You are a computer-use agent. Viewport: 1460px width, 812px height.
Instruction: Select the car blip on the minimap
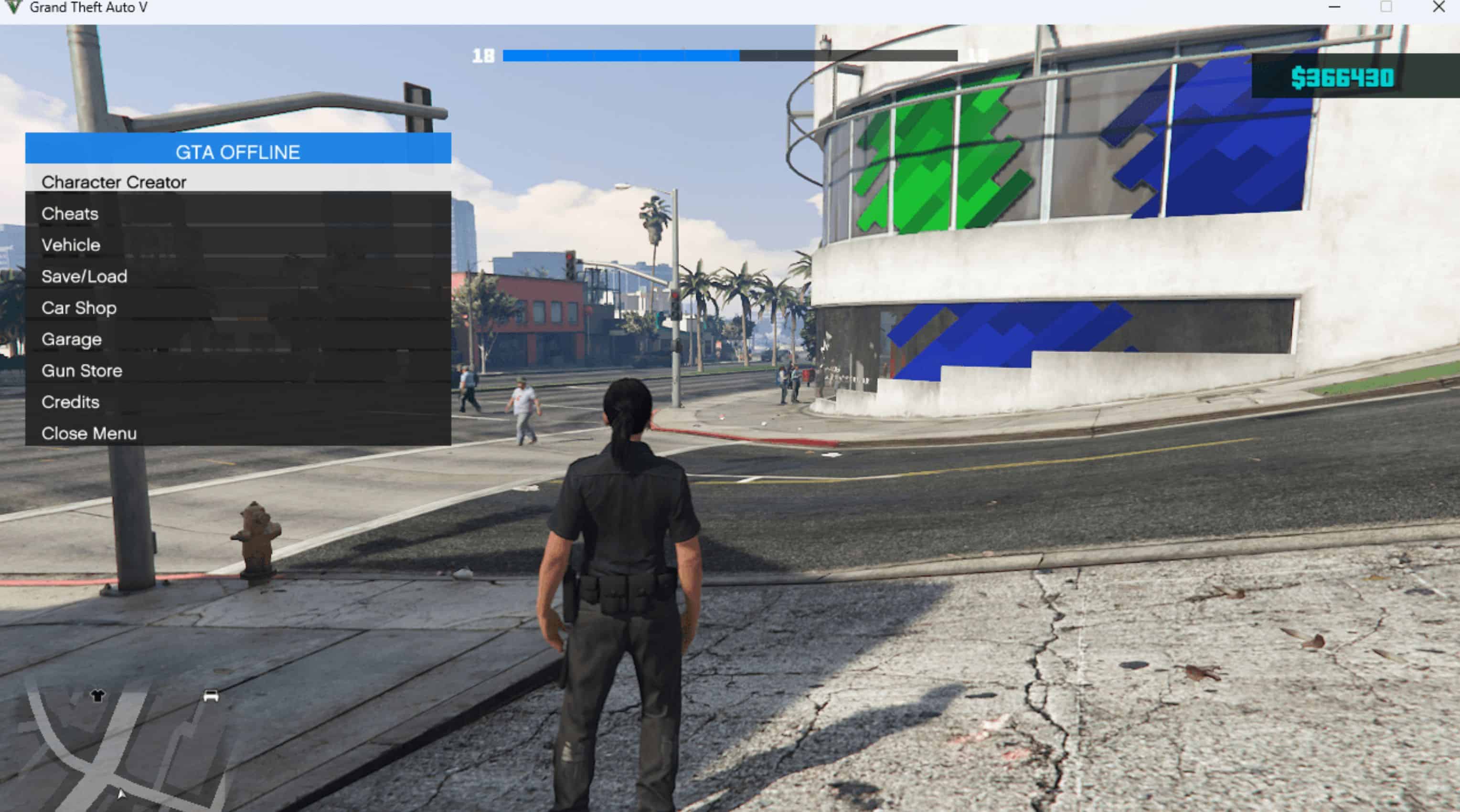[x=211, y=696]
